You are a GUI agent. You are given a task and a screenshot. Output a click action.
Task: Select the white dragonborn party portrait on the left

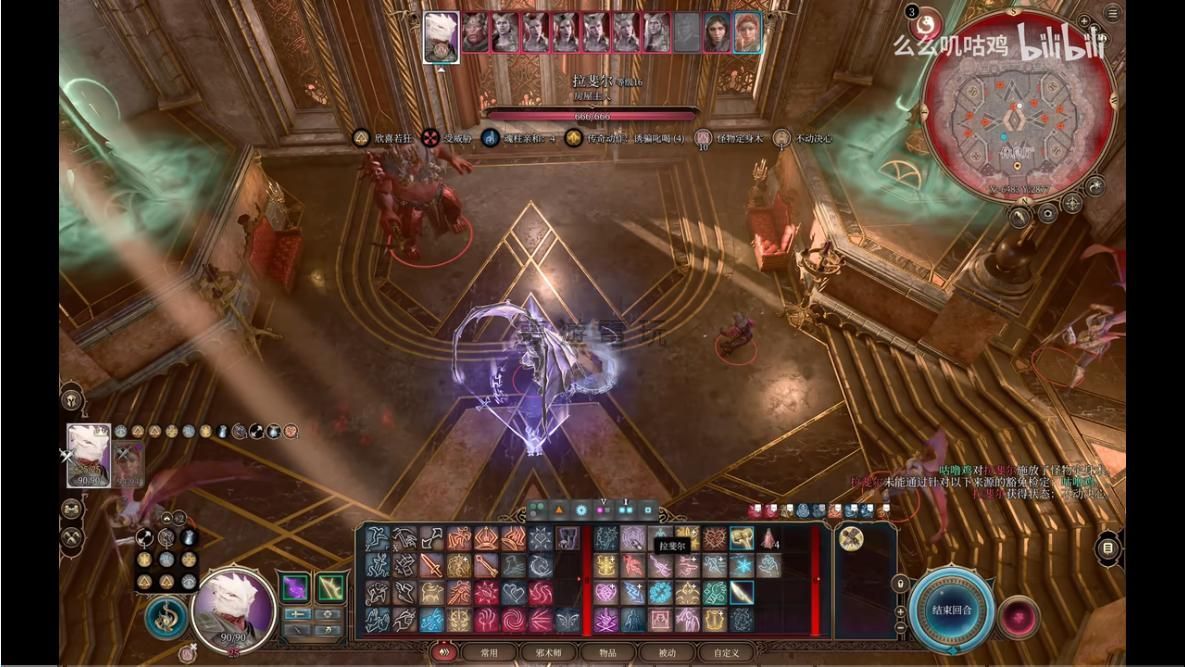pos(88,455)
